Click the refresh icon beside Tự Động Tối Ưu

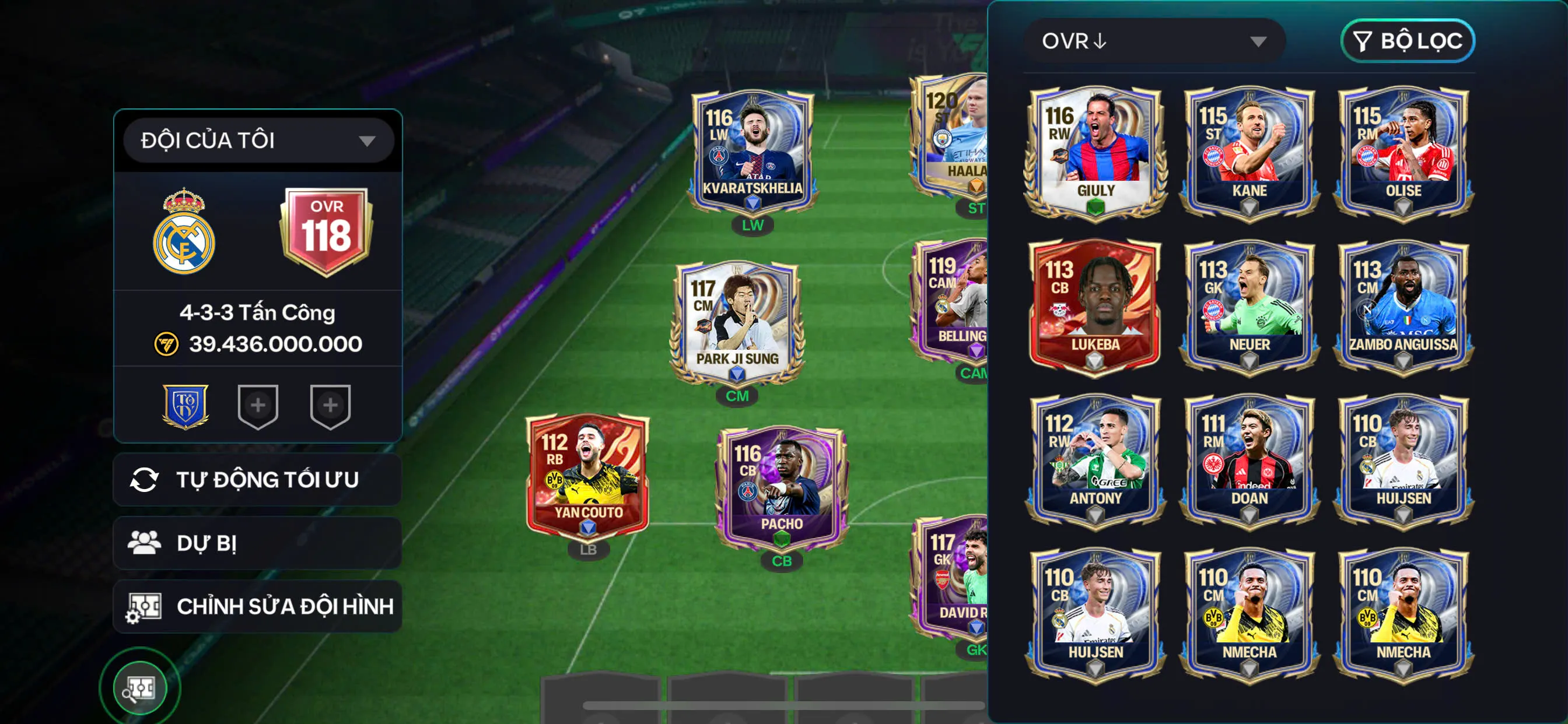[146, 479]
